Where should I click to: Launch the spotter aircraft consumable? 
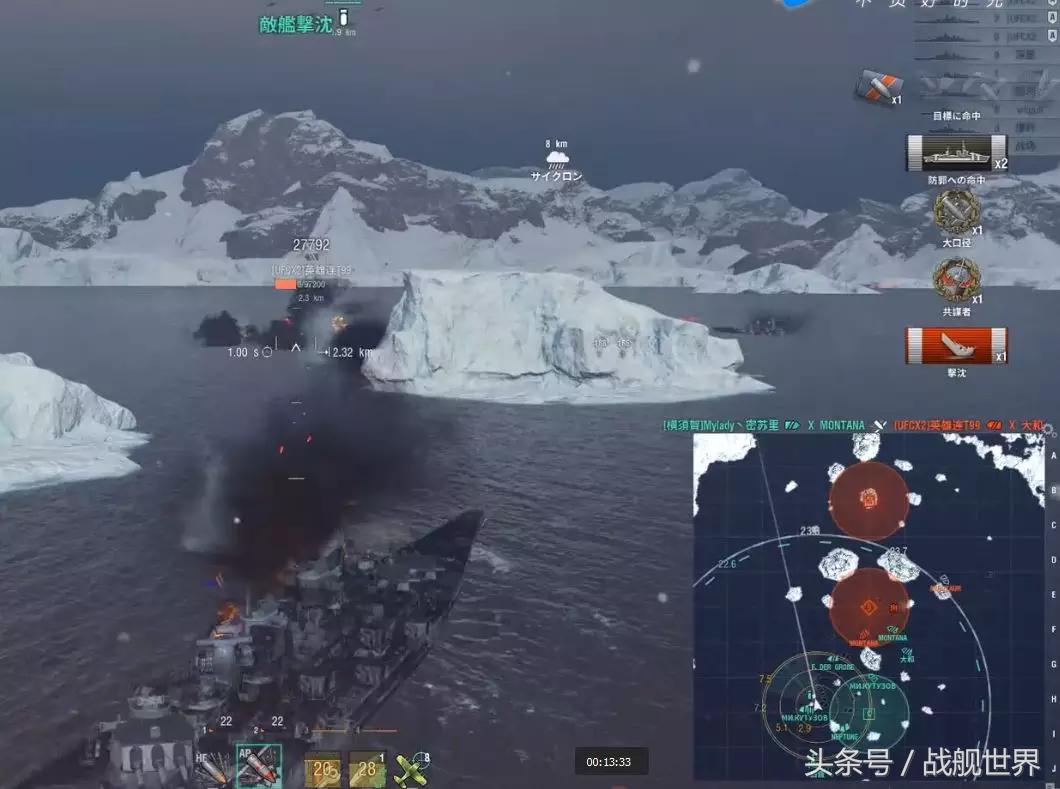click(411, 768)
